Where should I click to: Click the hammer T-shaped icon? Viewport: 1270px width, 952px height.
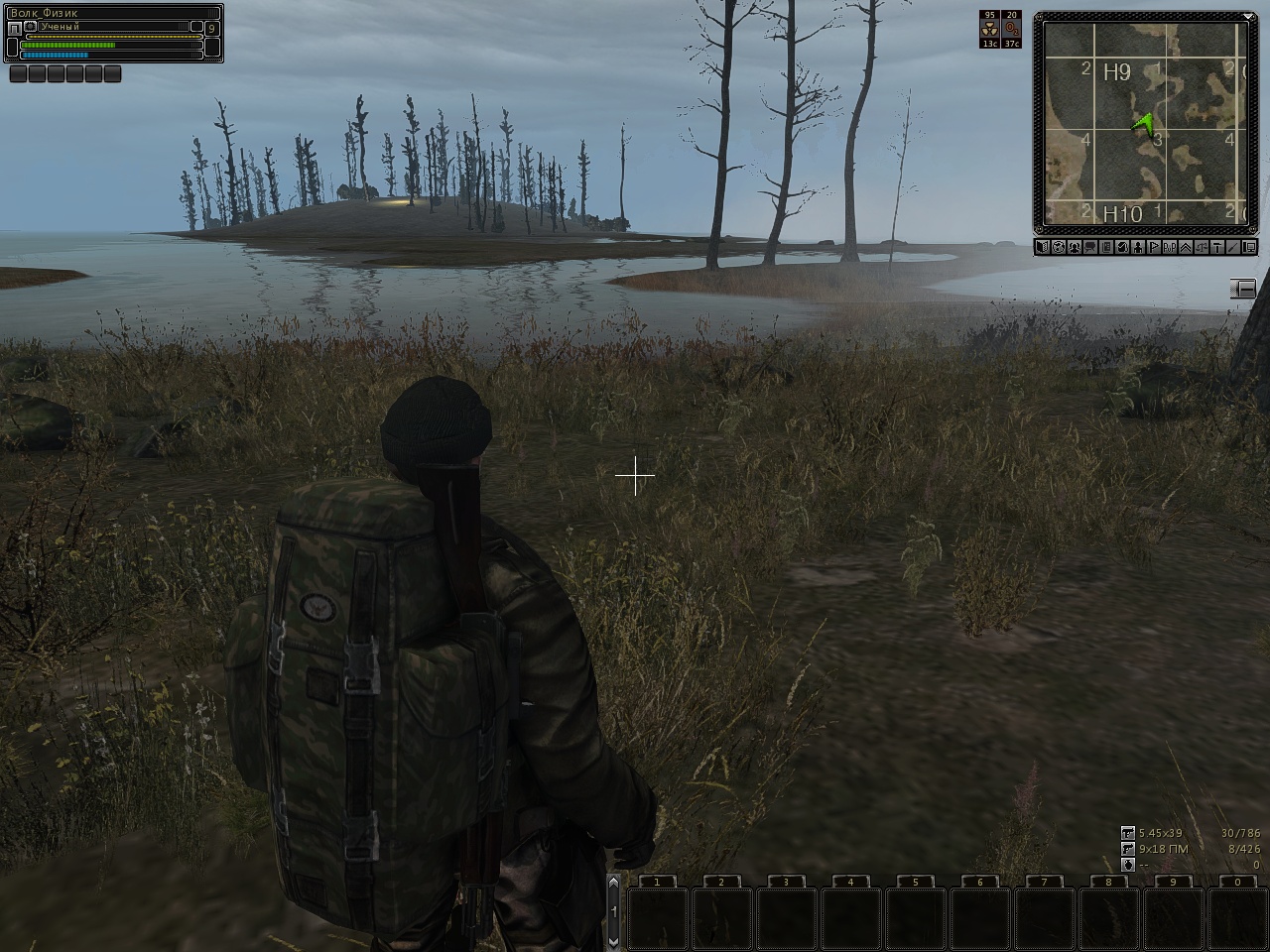(x=1217, y=247)
